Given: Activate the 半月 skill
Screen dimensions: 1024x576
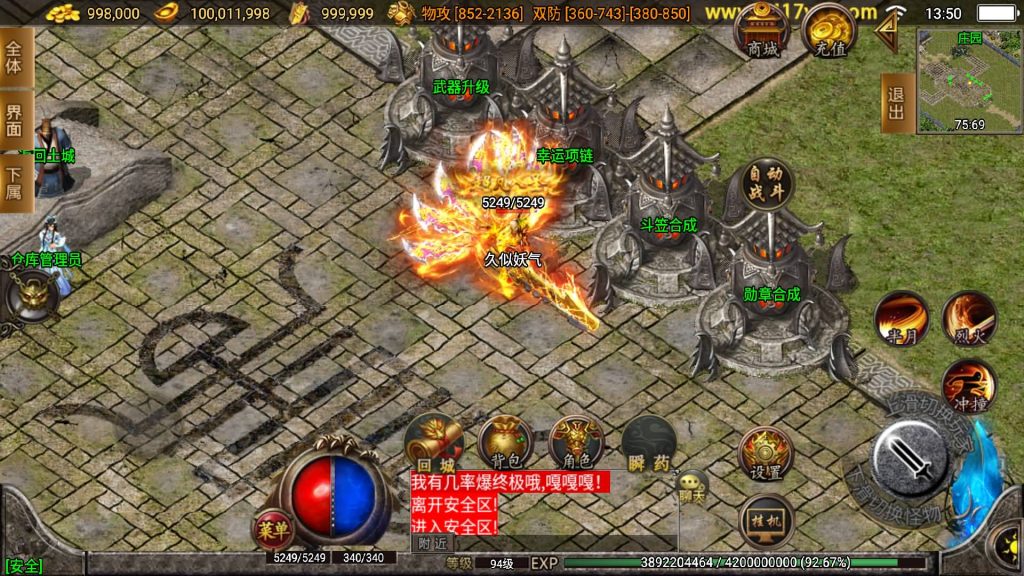Looking at the screenshot, I should [901, 318].
